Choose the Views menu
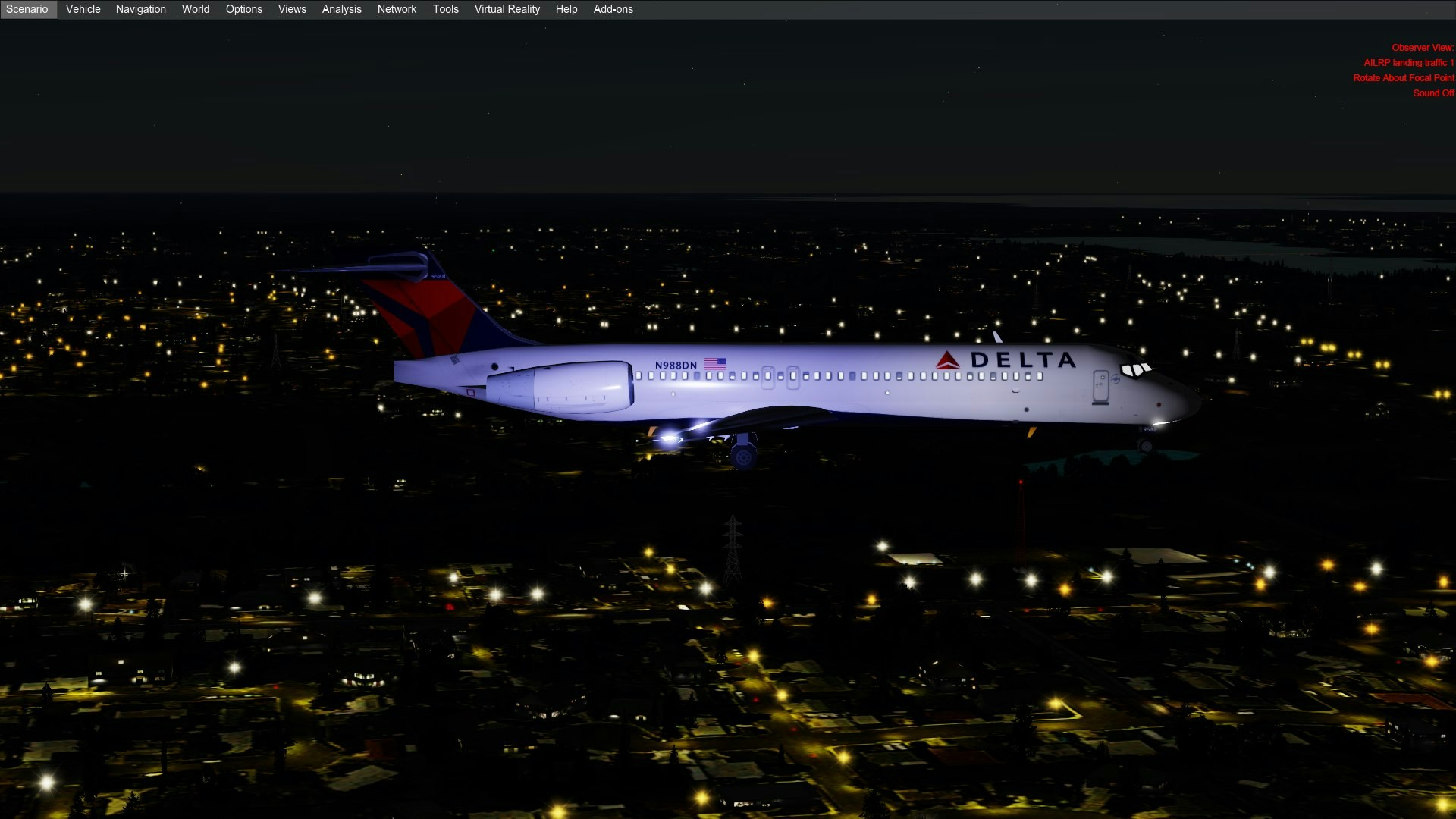Image resolution: width=1456 pixels, height=819 pixels. pos(292,9)
